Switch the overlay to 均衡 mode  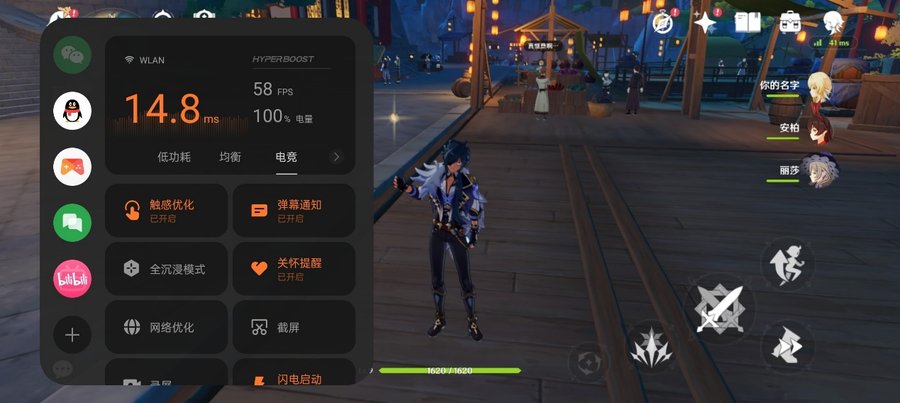(230, 157)
